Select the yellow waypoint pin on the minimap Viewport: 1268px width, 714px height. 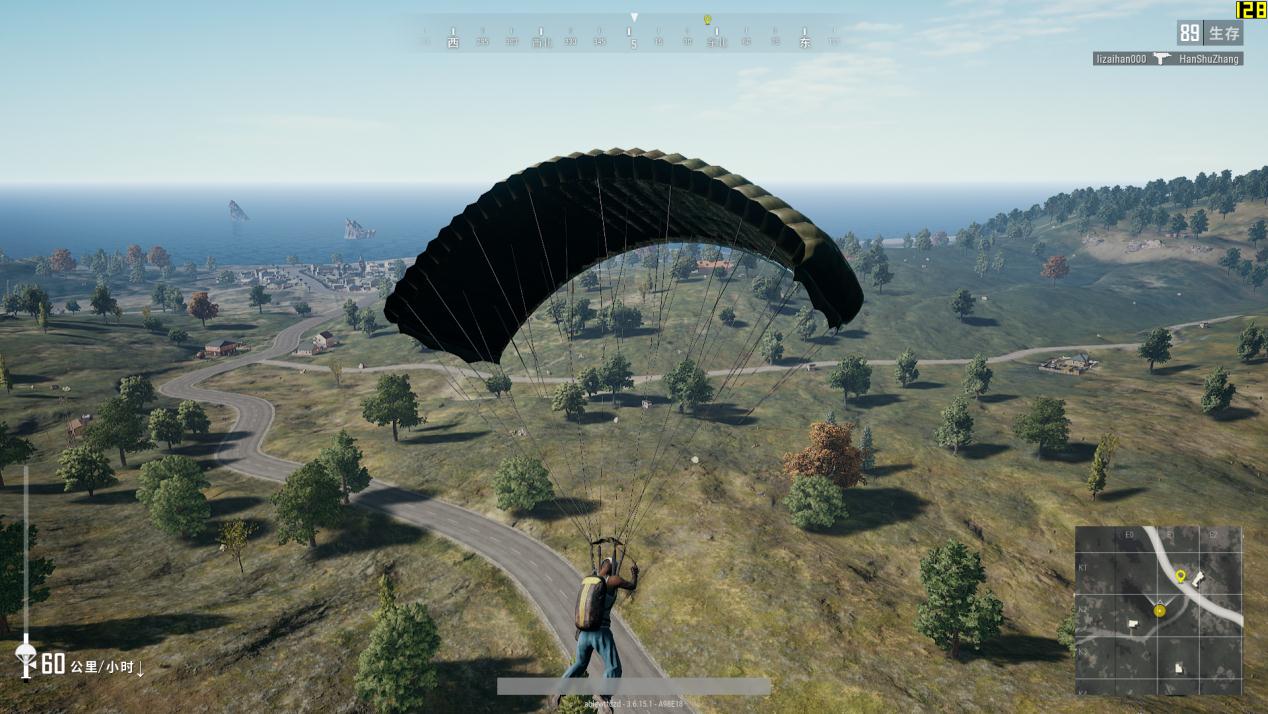[x=1180, y=576]
